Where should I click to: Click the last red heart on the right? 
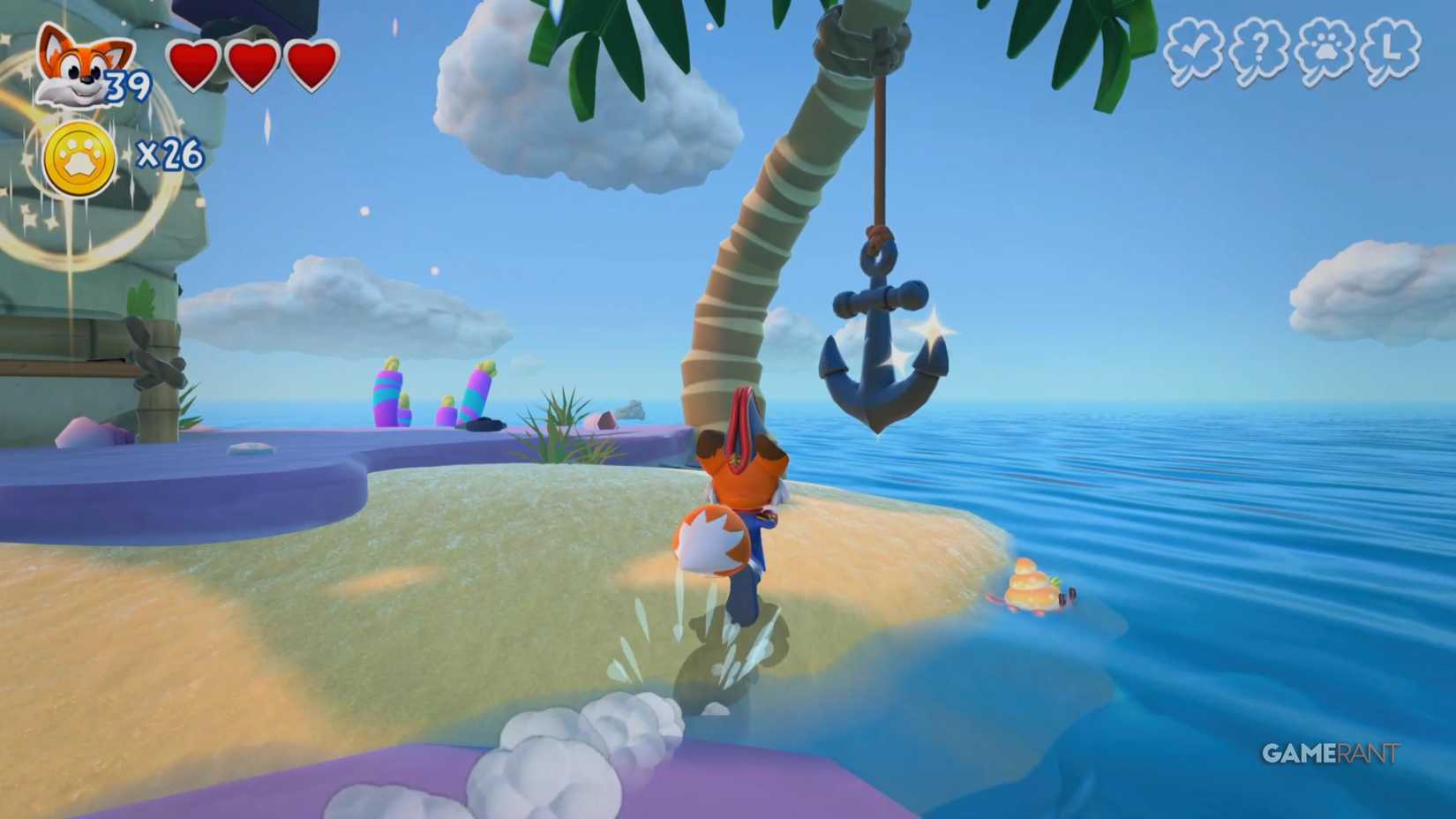[x=310, y=64]
